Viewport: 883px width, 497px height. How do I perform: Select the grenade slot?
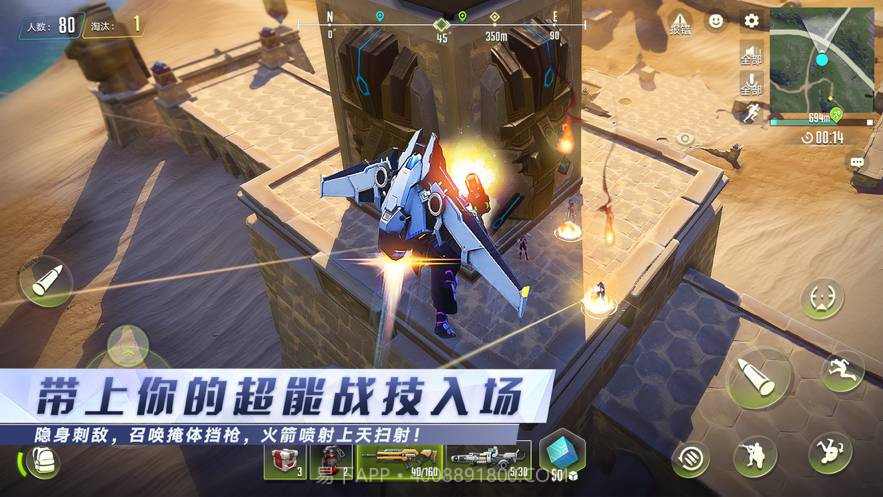pyautogui.click(x=332, y=461)
